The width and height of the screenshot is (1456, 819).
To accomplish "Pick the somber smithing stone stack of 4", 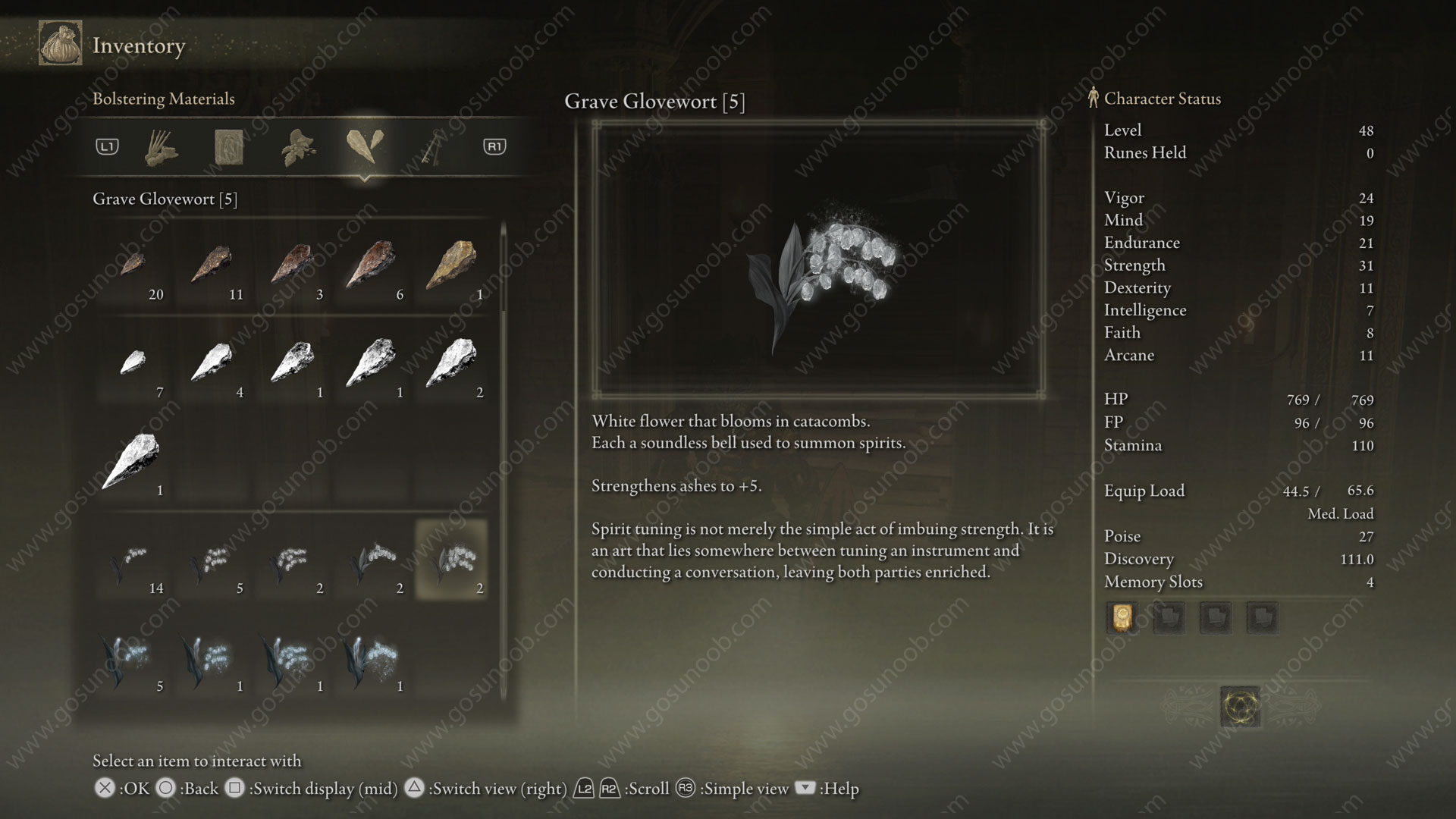I will (213, 366).
